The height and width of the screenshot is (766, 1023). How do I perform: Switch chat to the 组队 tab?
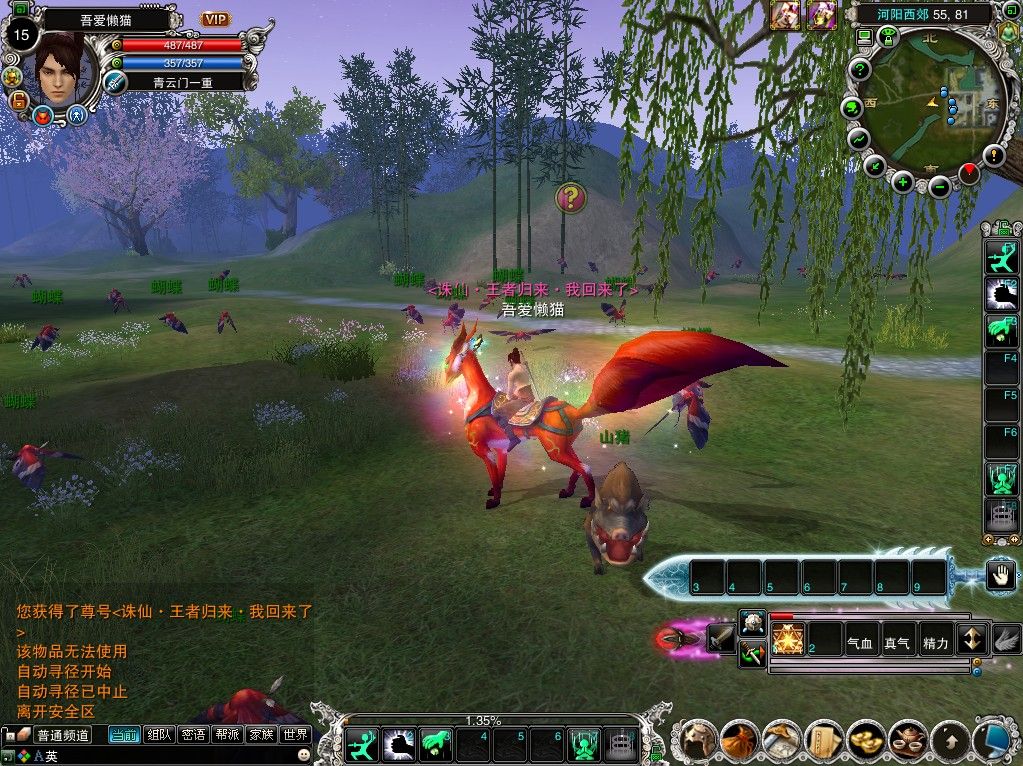[158, 735]
